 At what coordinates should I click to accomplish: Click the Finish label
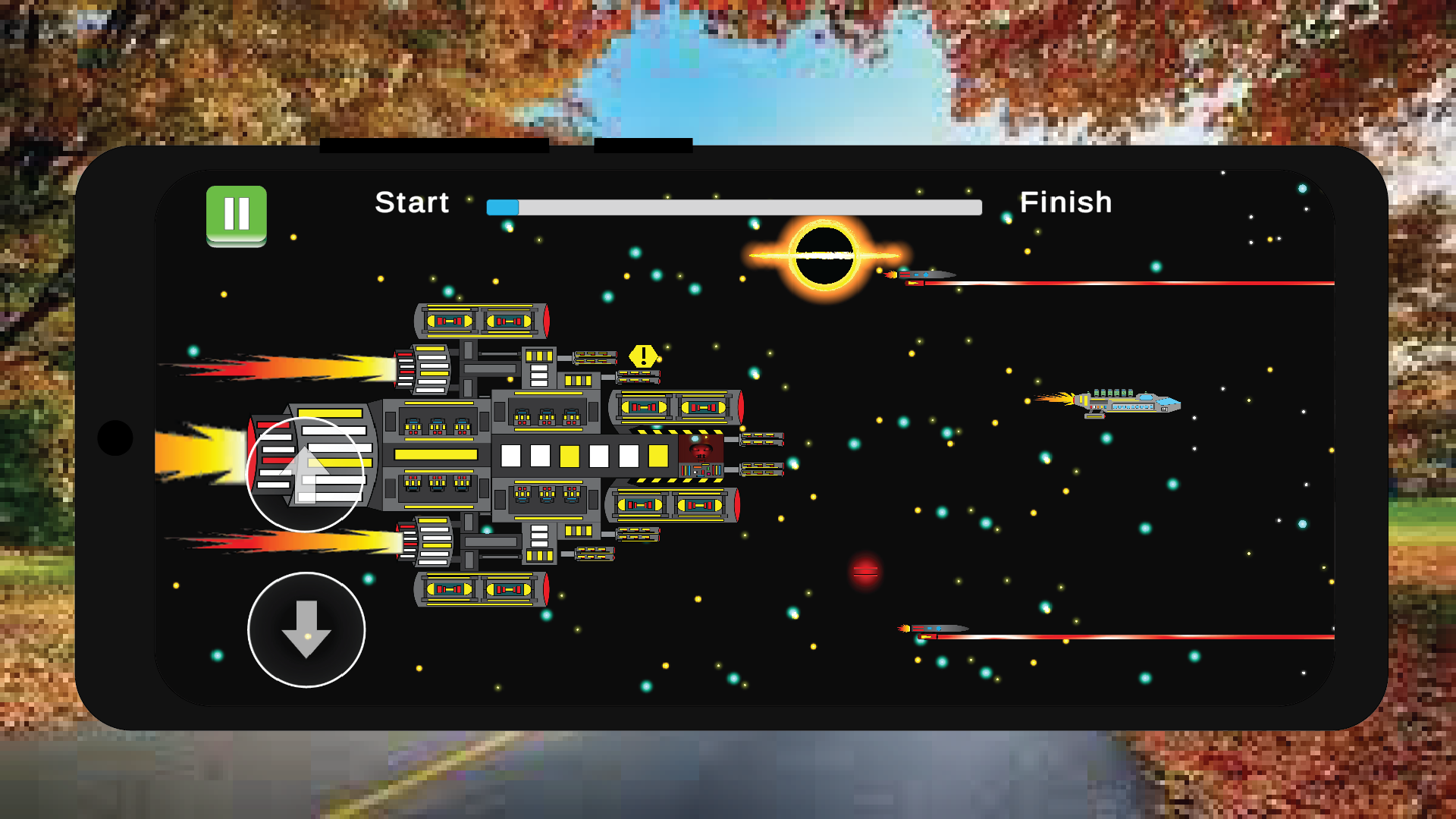click(1067, 202)
